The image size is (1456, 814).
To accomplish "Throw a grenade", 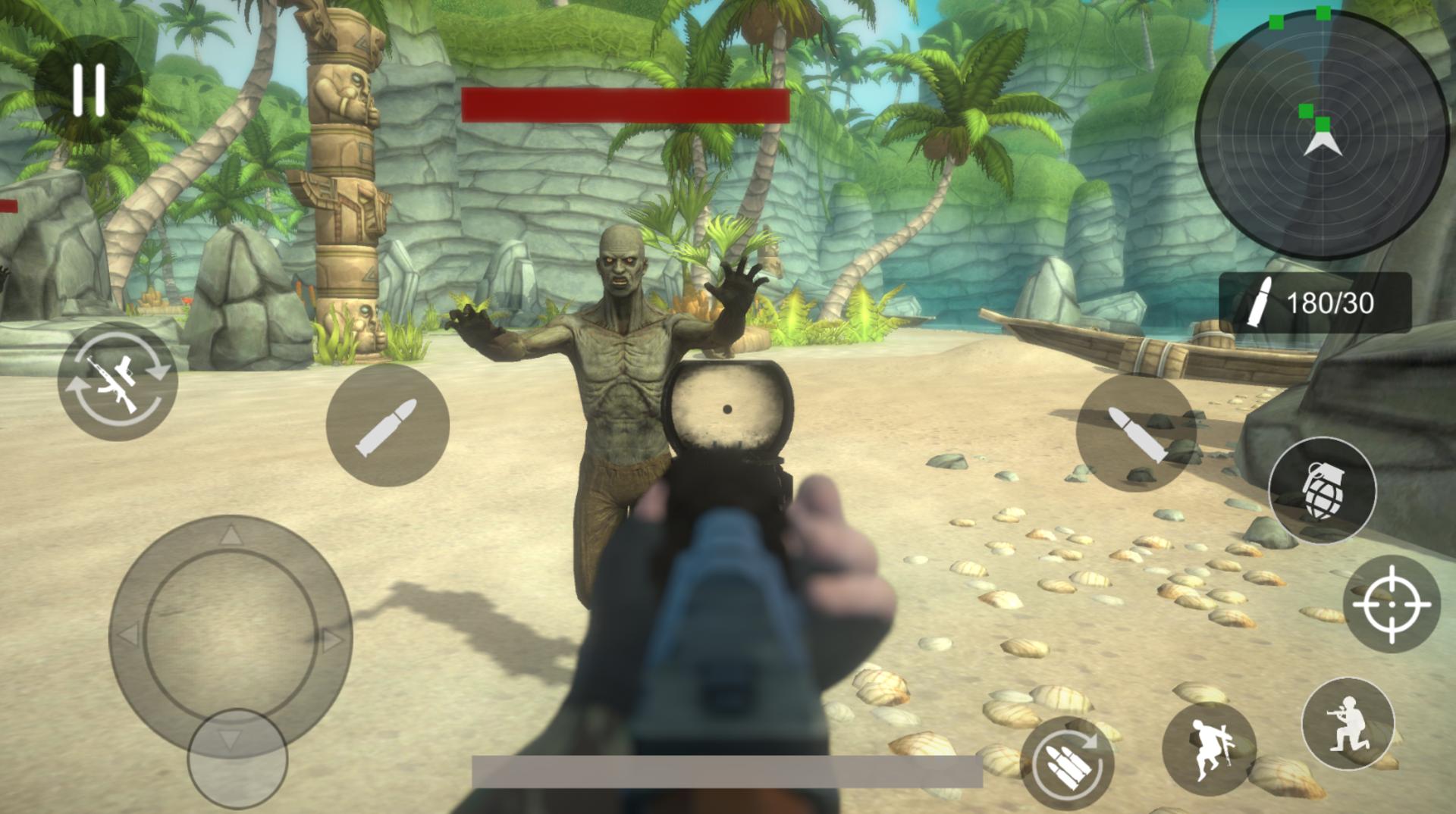I will pos(1322,490).
